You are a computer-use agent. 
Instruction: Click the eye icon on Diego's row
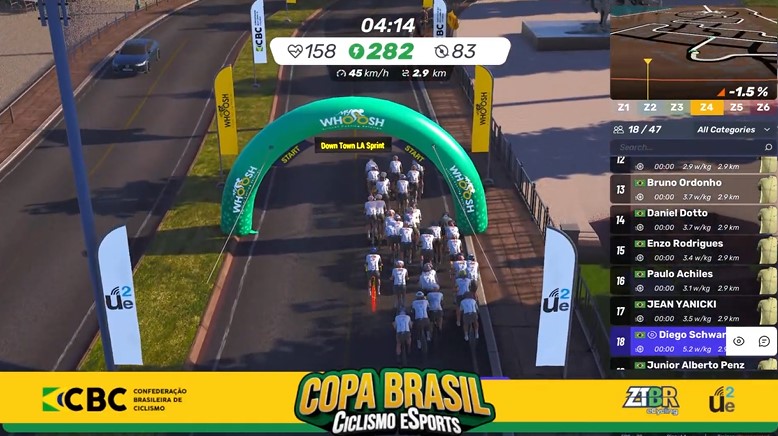pyautogui.click(x=739, y=341)
